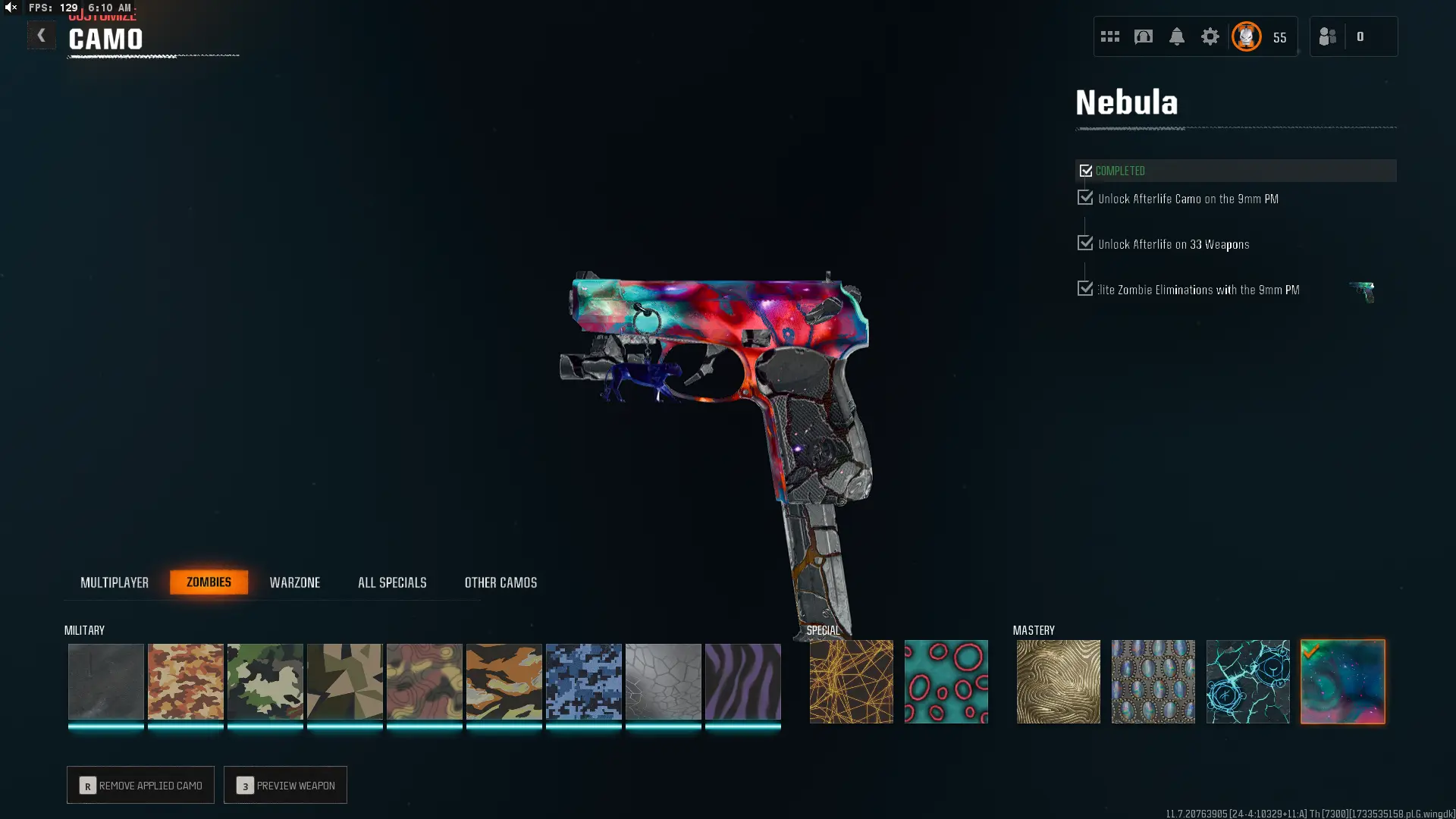
Task: Select the gold swirl mastery camo
Action: click(x=1058, y=681)
